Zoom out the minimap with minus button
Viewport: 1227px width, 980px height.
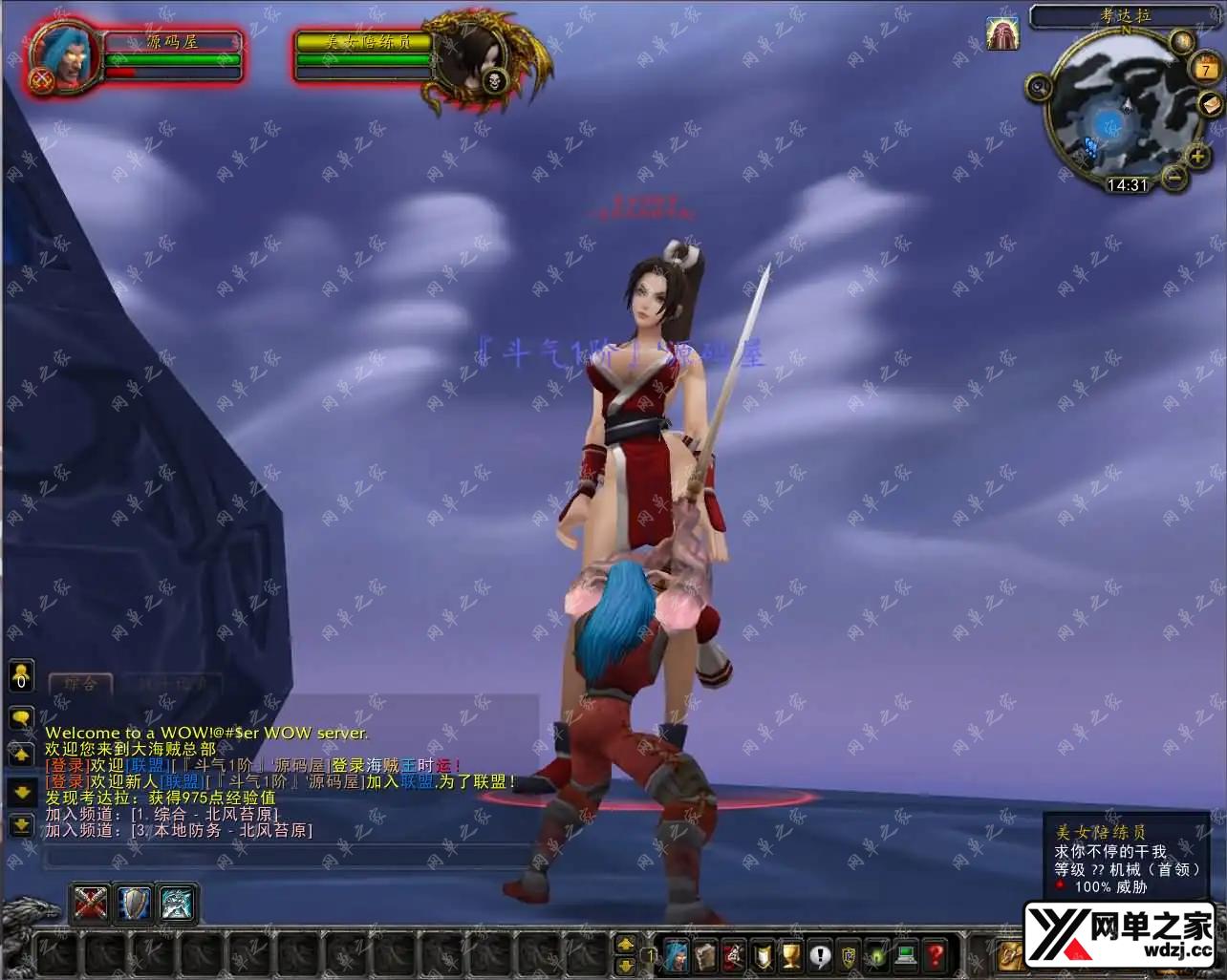(x=1175, y=176)
